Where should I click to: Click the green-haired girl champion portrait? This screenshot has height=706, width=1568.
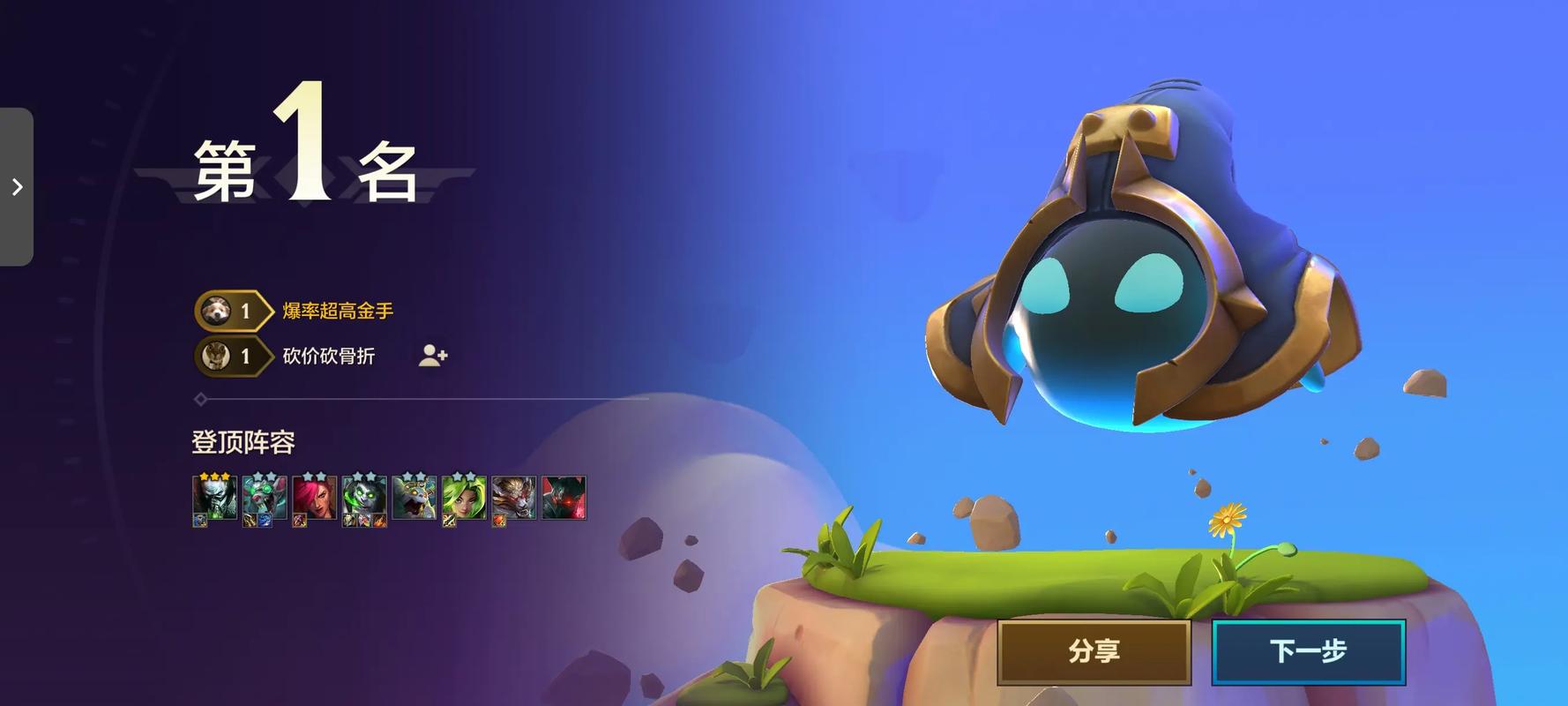[x=464, y=498]
